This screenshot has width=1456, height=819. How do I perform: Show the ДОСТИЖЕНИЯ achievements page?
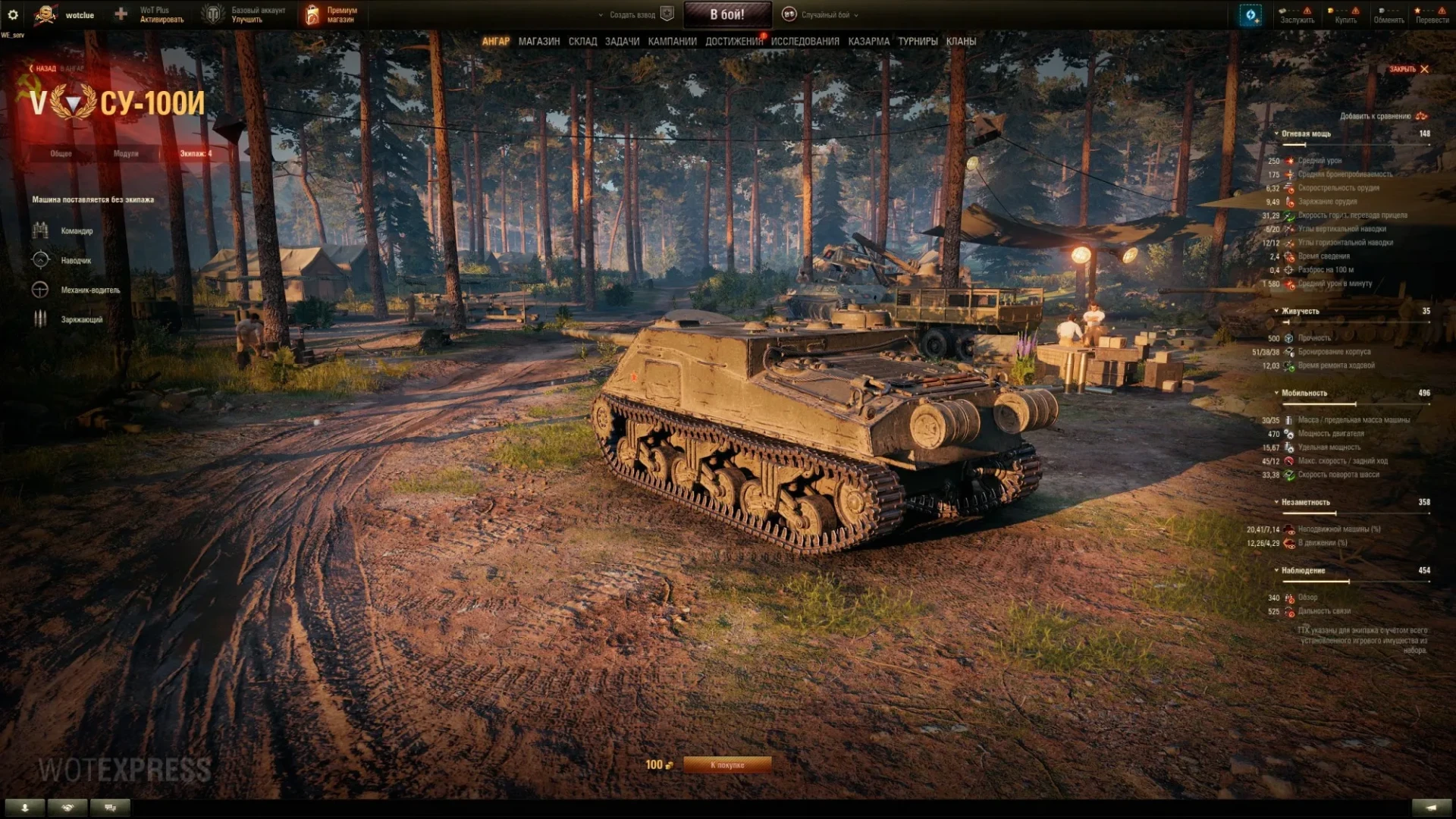click(733, 42)
